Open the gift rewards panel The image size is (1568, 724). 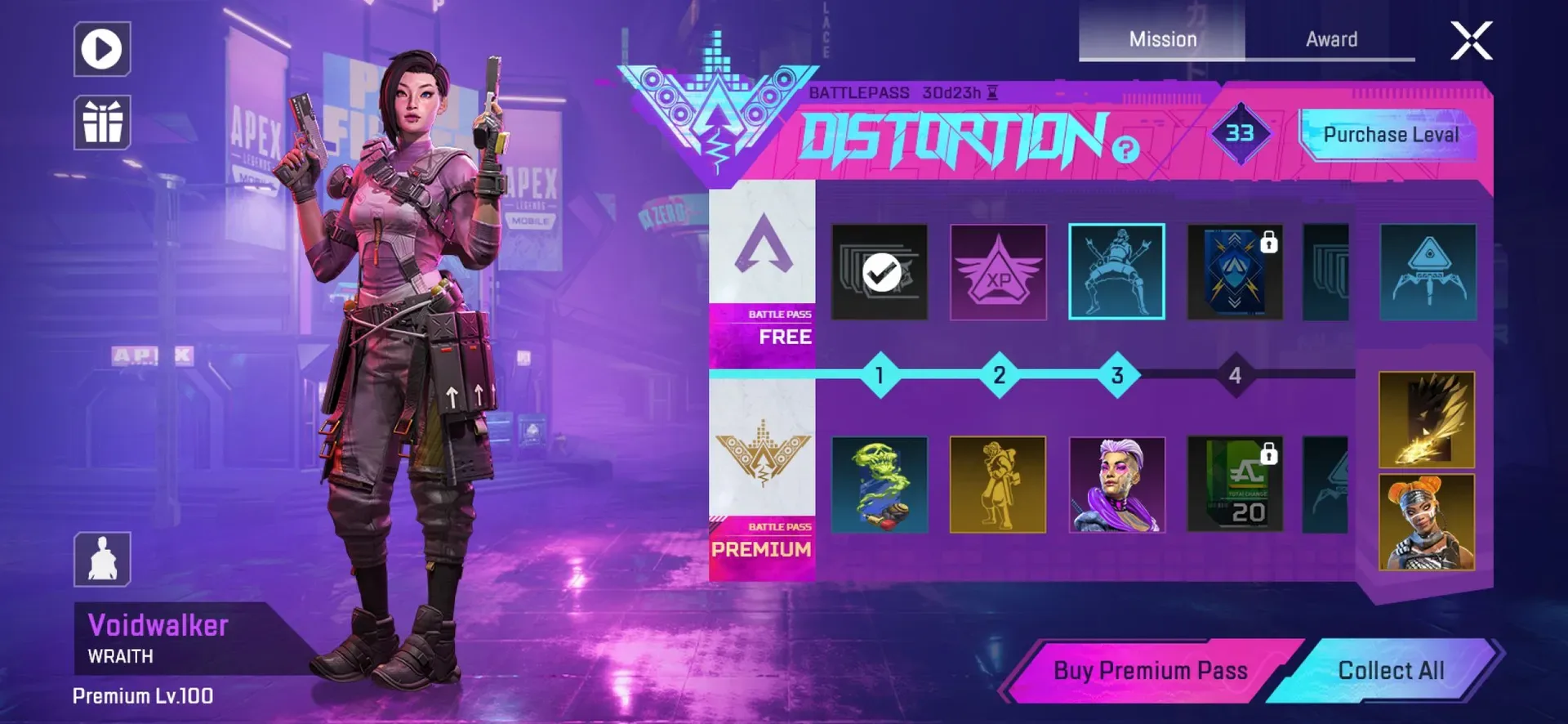tap(101, 121)
